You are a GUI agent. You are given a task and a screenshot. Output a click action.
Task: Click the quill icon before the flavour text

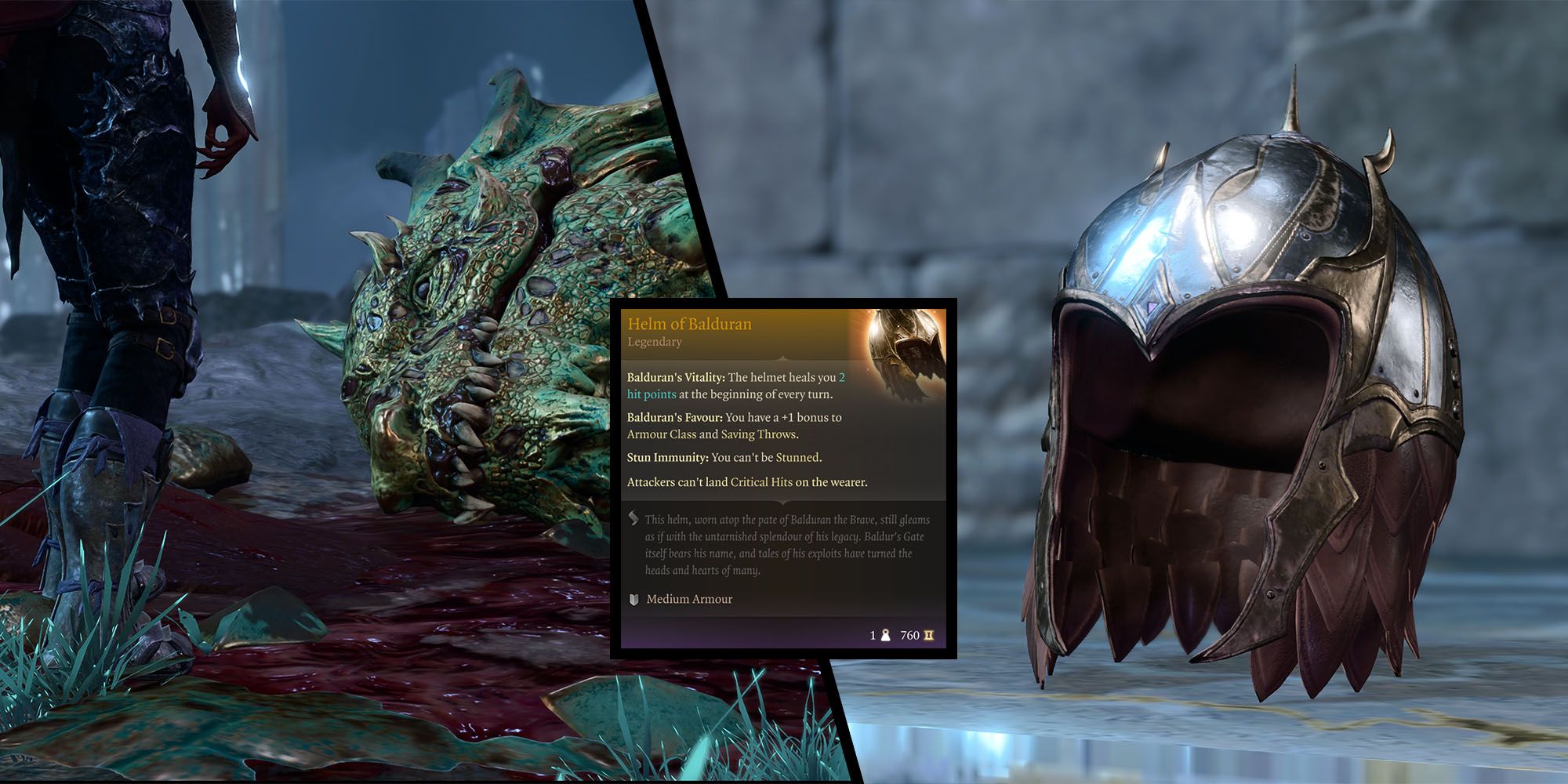coord(633,519)
